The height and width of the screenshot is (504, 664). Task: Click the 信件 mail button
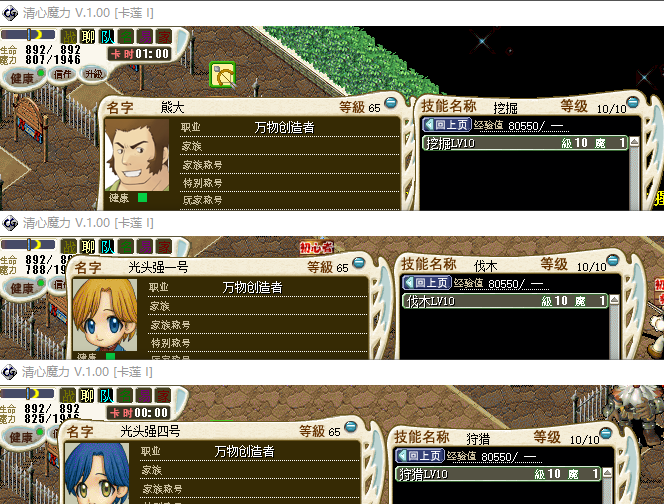[x=62, y=74]
